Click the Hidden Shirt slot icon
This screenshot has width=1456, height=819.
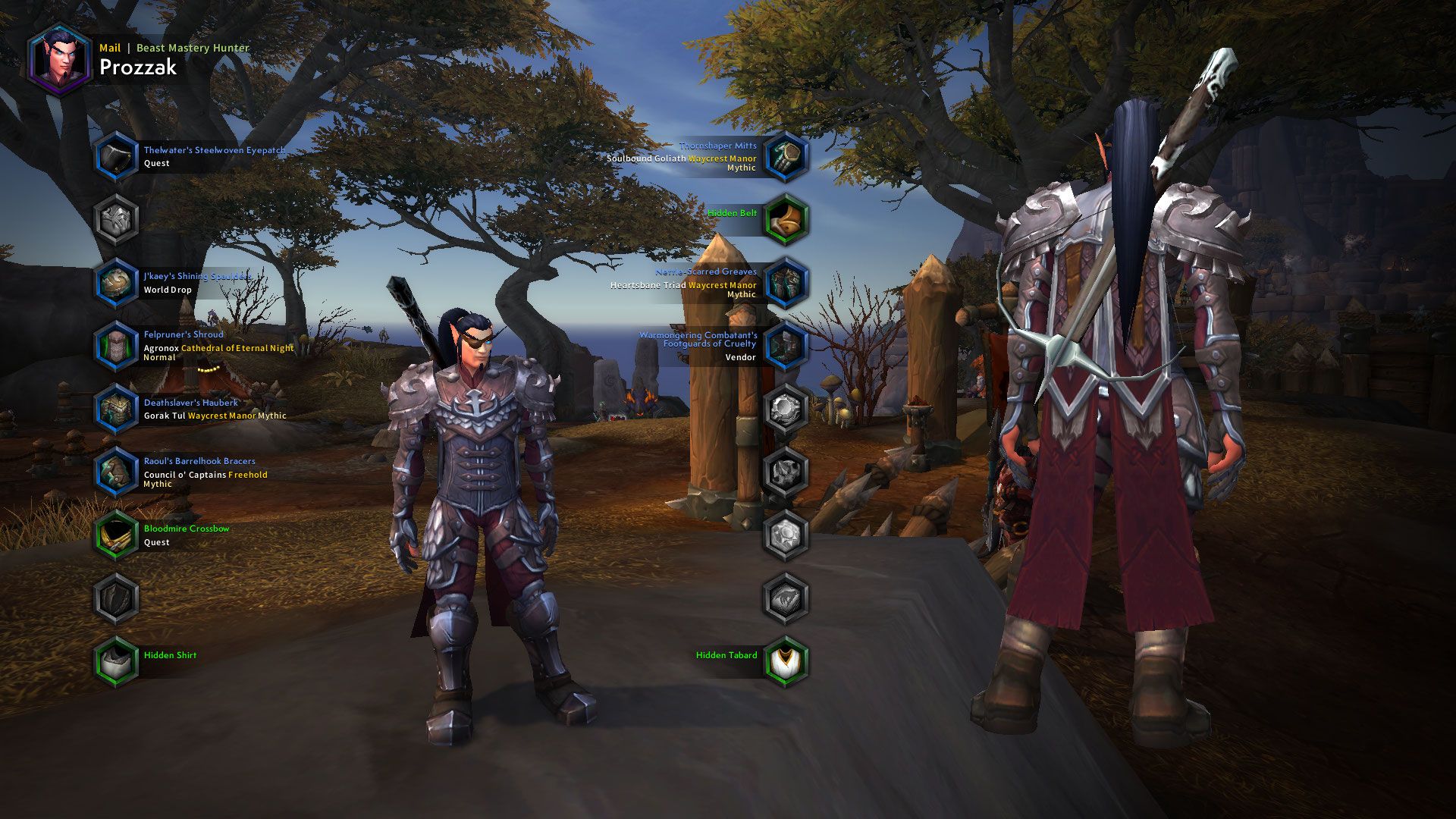(x=115, y=661)
